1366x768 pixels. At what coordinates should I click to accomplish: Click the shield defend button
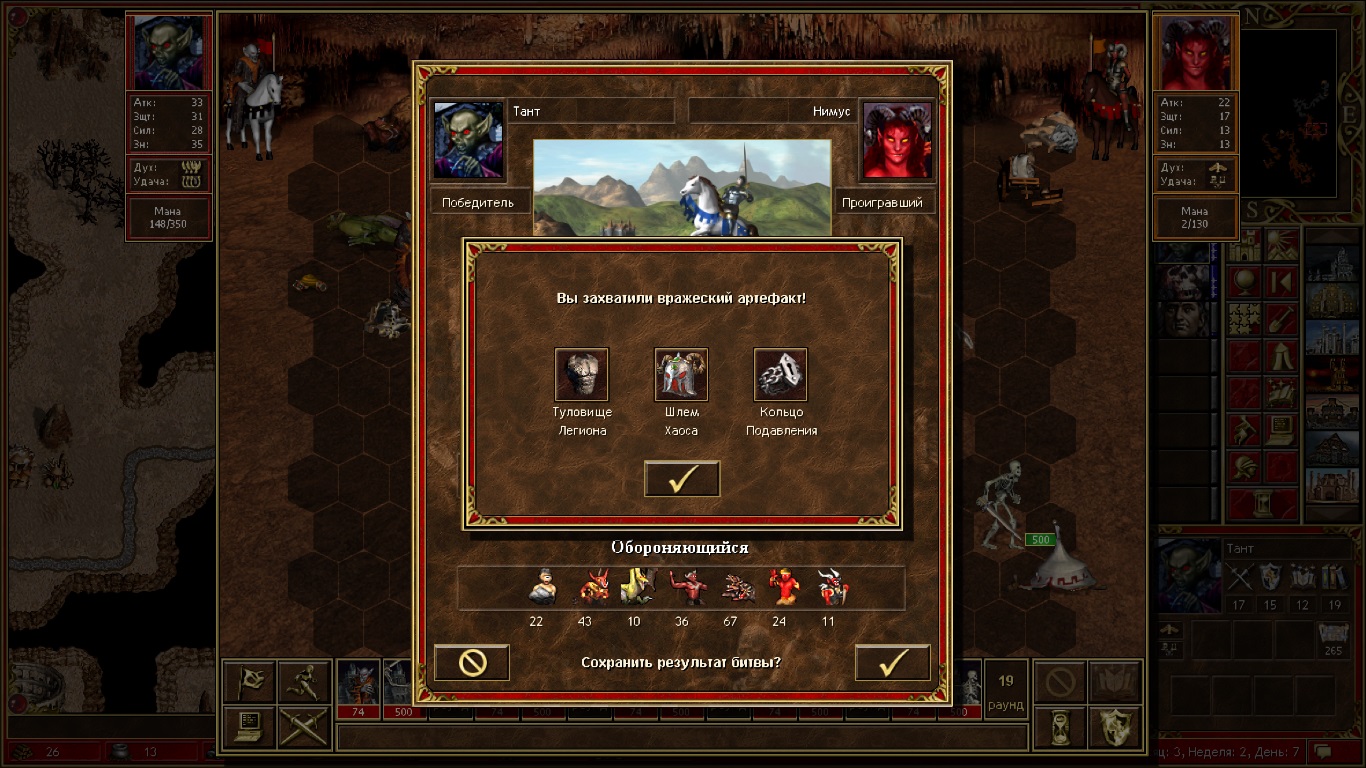[x=1115, y=727]
